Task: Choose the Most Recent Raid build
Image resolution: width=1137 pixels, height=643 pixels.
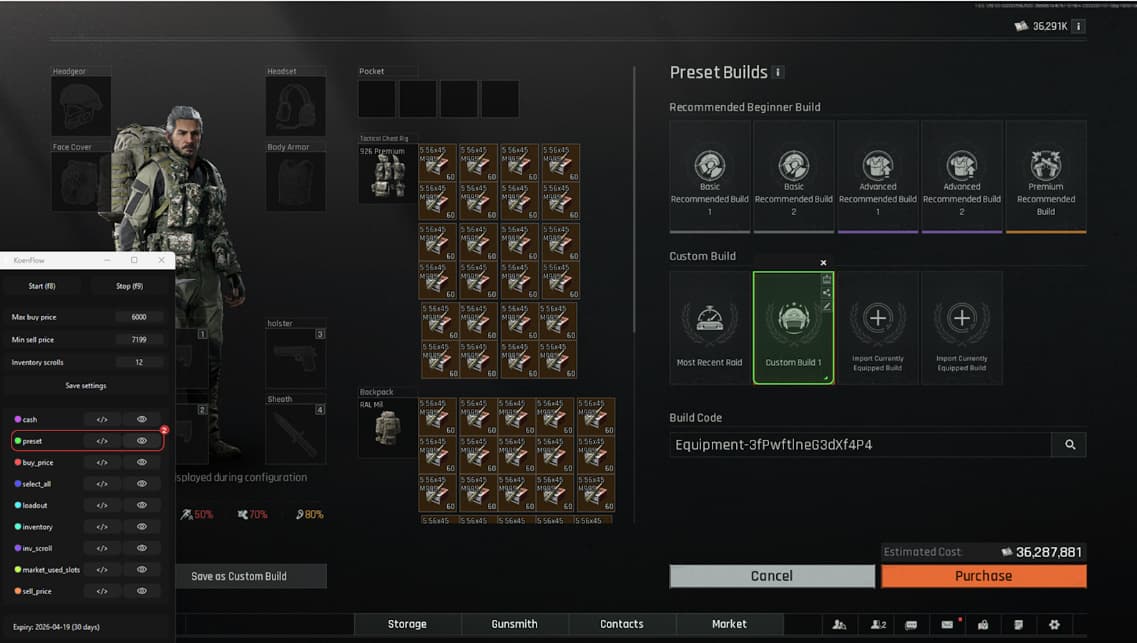Action: point(709,328)
